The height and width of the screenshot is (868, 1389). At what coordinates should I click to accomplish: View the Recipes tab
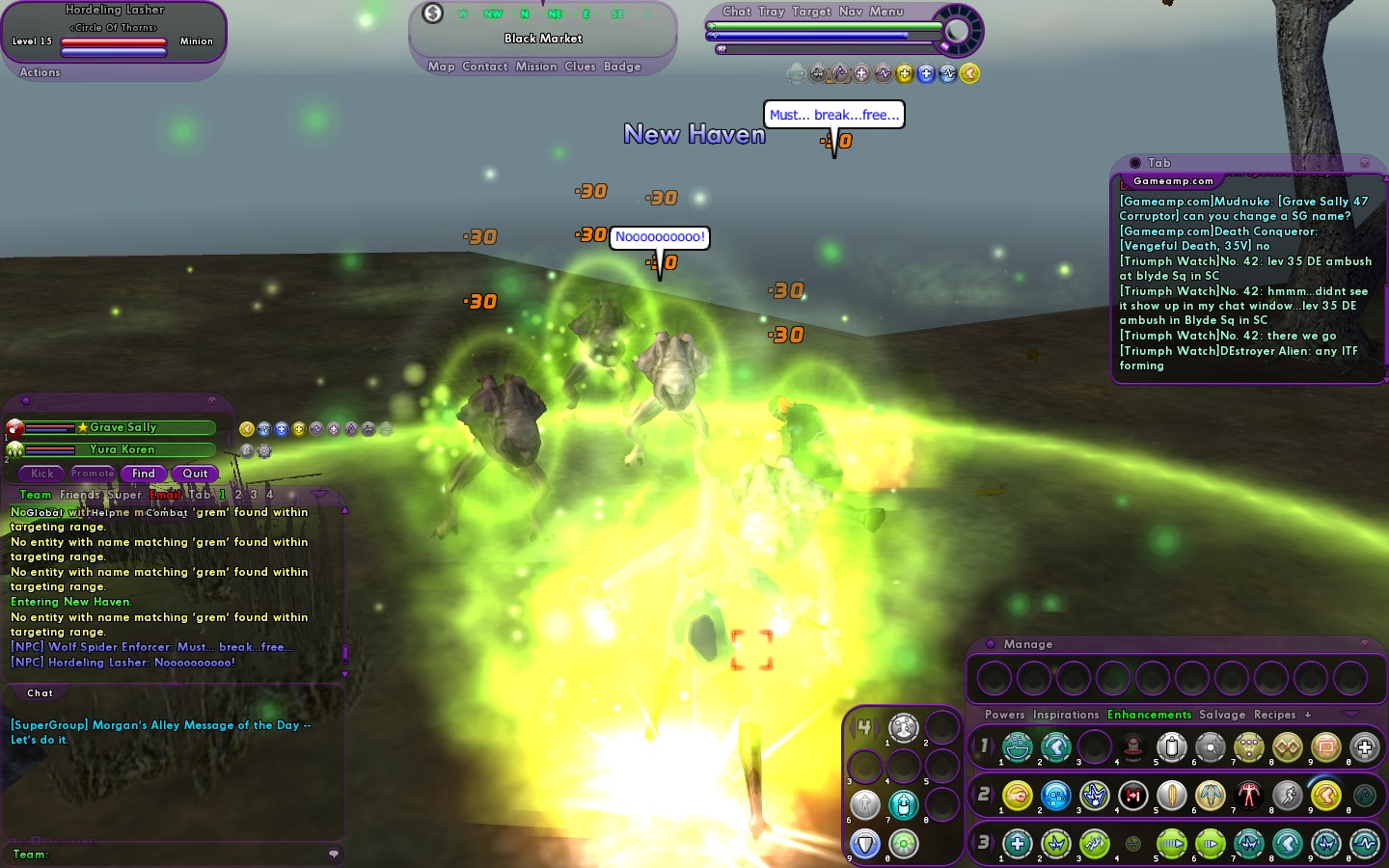click(1274, 715)
